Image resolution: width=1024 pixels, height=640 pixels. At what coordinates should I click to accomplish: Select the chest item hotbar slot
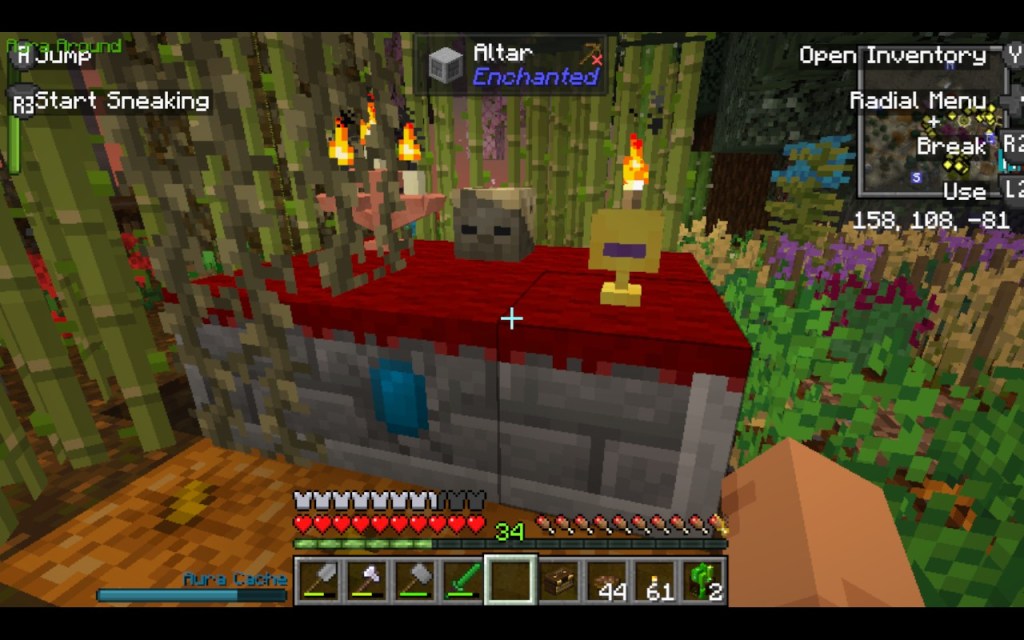point(558,581)
